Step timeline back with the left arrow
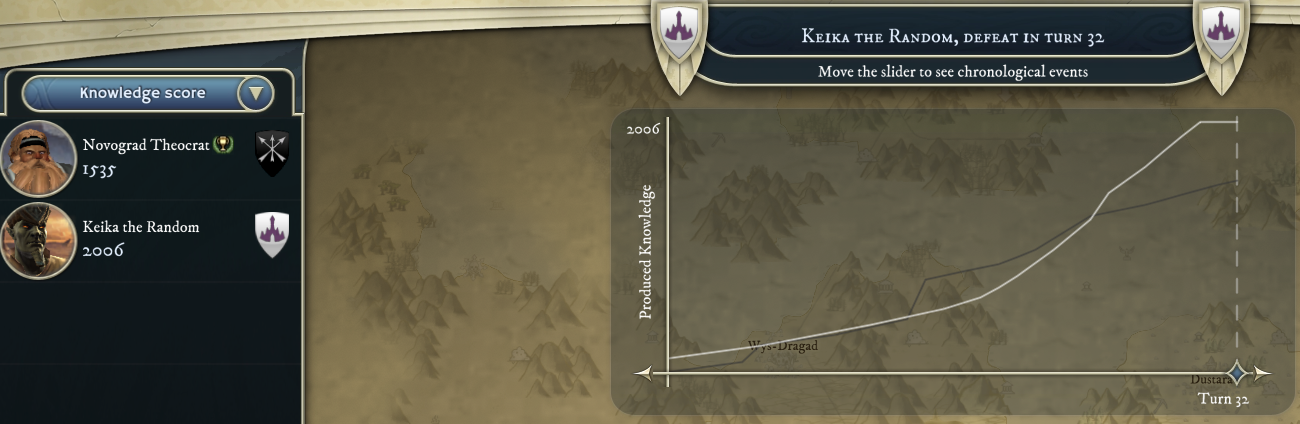This screenshot has width=1300, height=424. tap(644, 373)
